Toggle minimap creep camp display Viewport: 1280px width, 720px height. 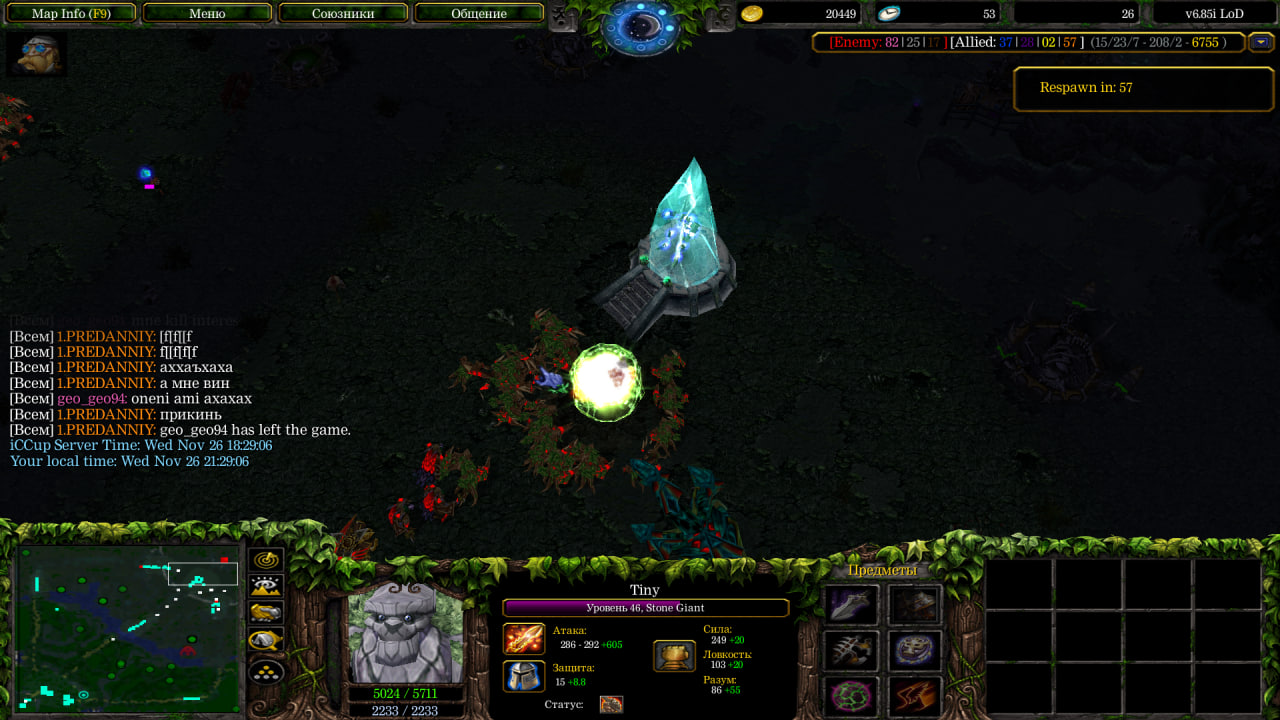[266, 640]
